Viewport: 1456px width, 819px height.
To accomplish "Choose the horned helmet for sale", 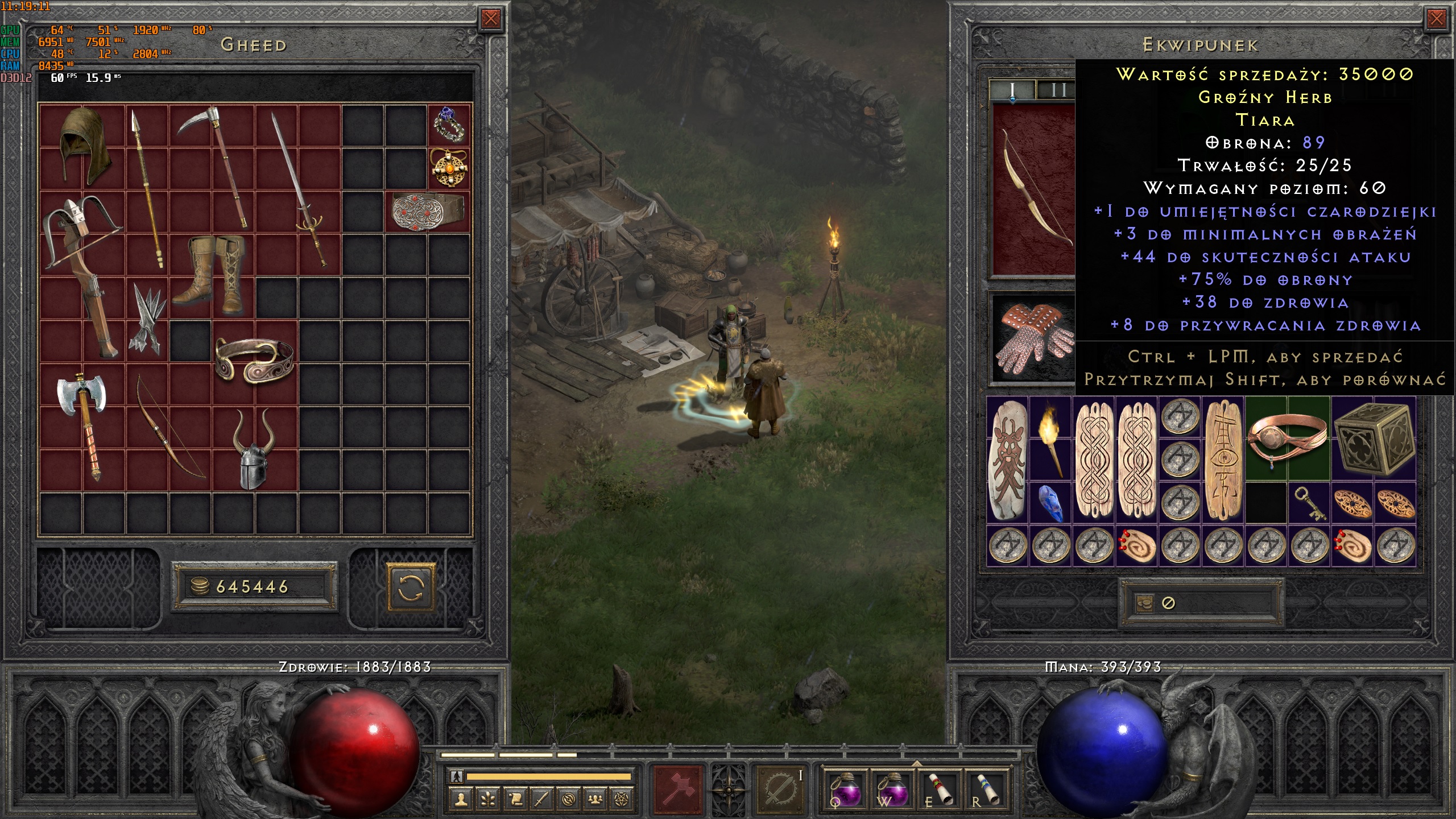I will click(254, 449).
